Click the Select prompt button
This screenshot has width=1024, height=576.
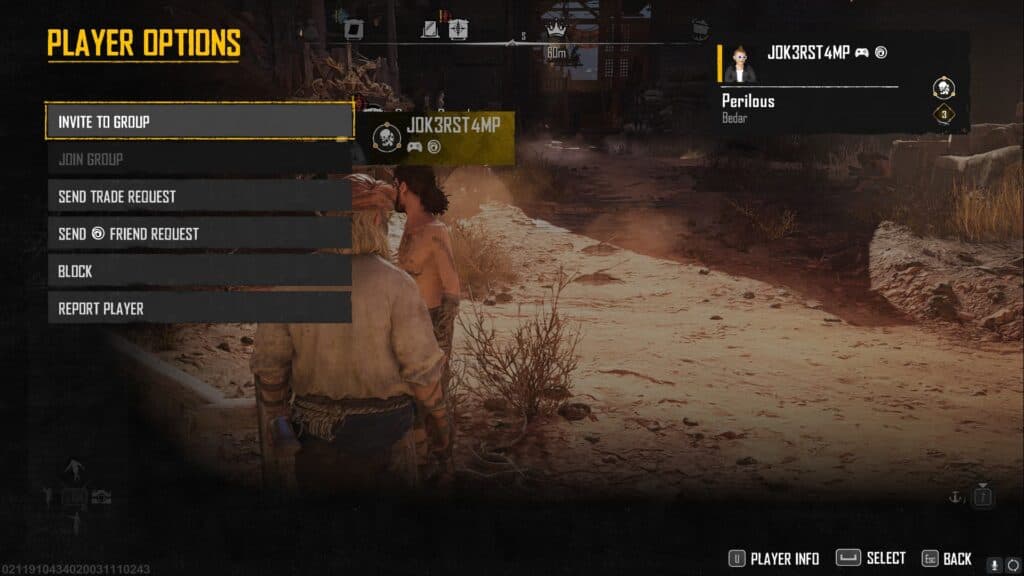870,559
